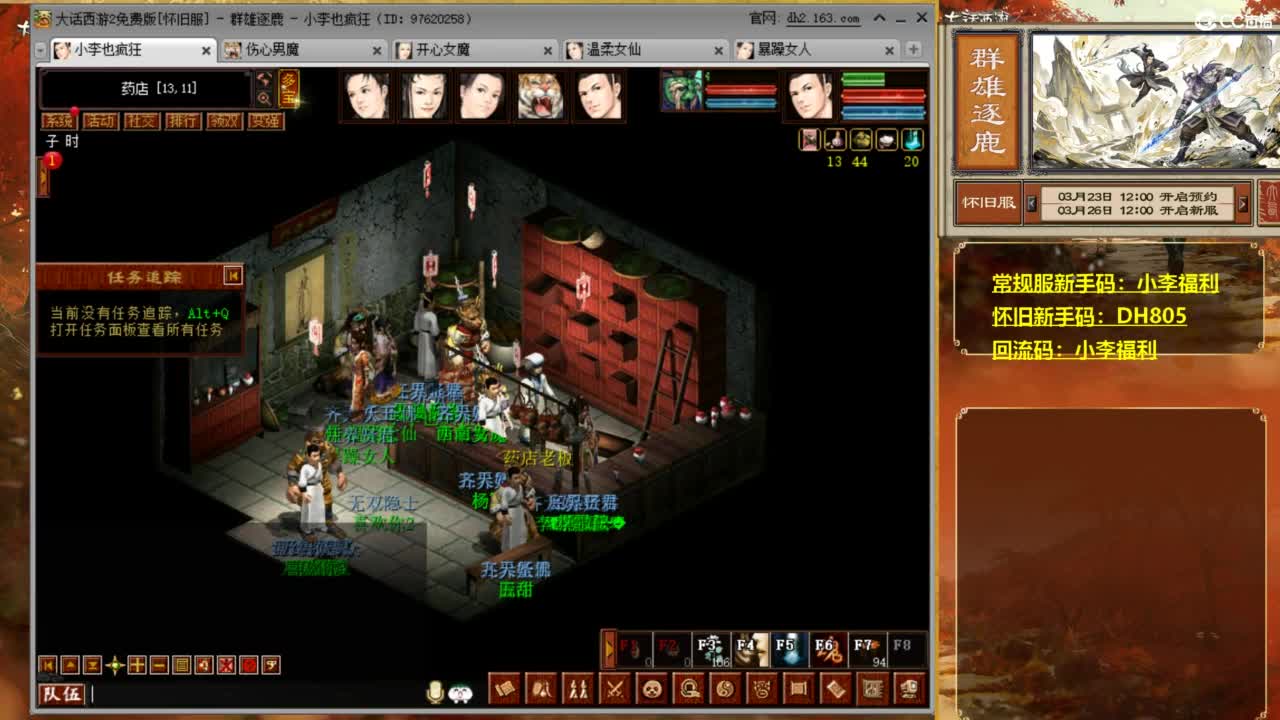Close the game window with the X
The height and width of the screenshot is (720, 1280).
(921, 18)
